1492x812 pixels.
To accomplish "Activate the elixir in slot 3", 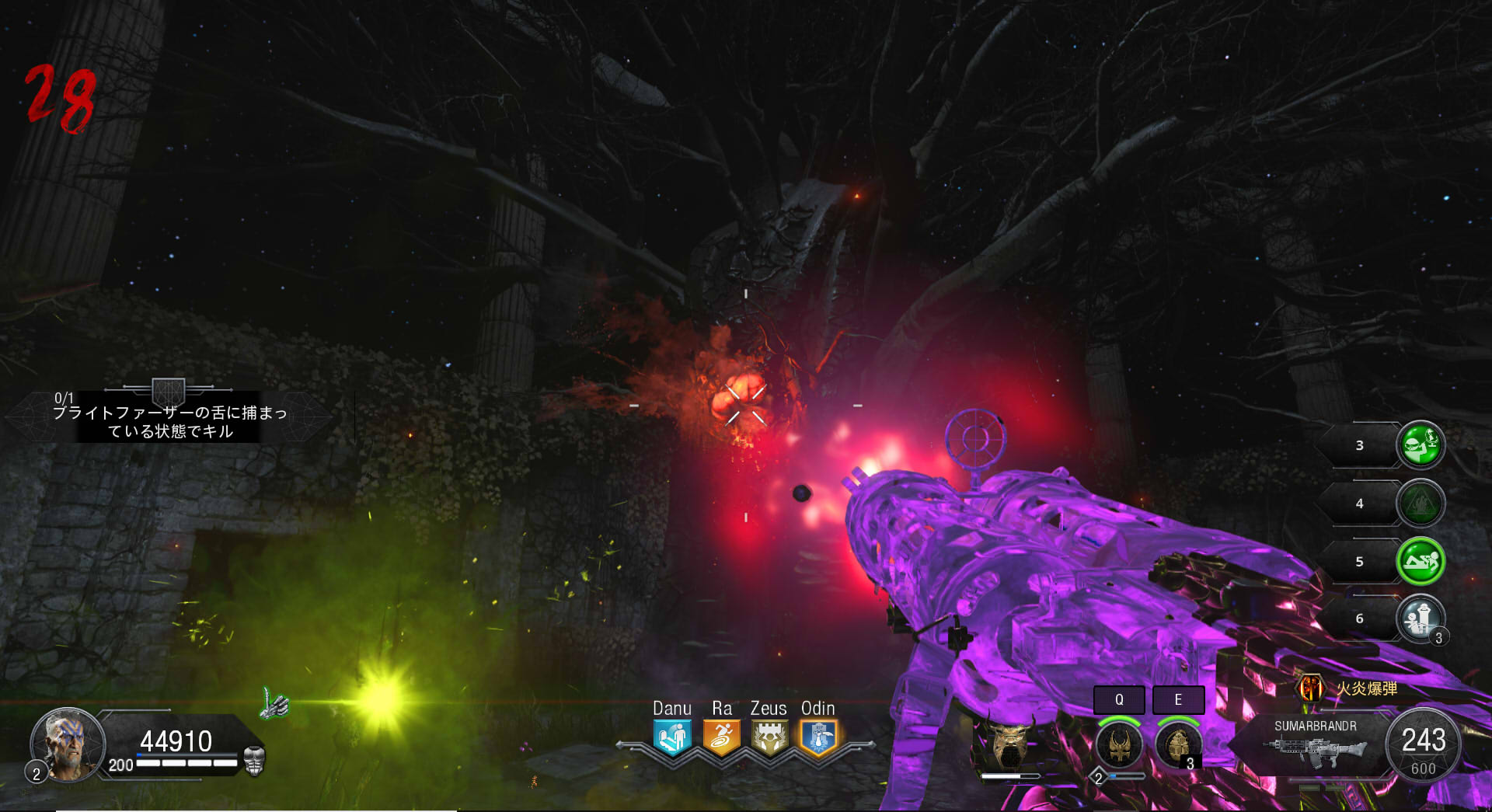I will (1421, 445).
